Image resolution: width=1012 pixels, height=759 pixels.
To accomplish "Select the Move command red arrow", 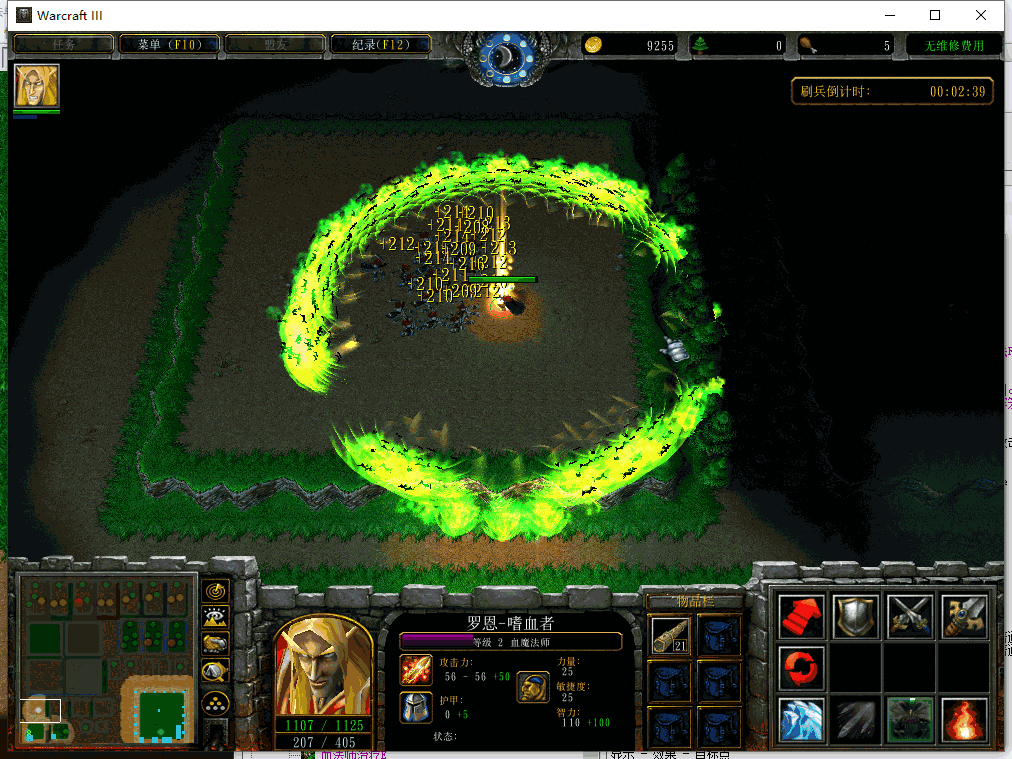I will pyautogui.click(x=801, y=615).
